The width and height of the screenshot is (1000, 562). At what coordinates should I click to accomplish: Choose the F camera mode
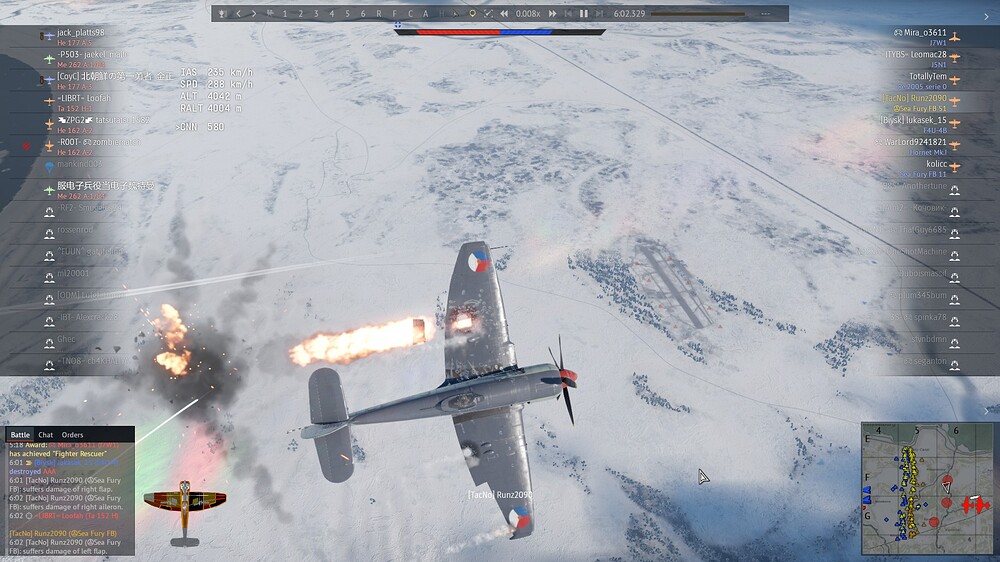(394, 14)
